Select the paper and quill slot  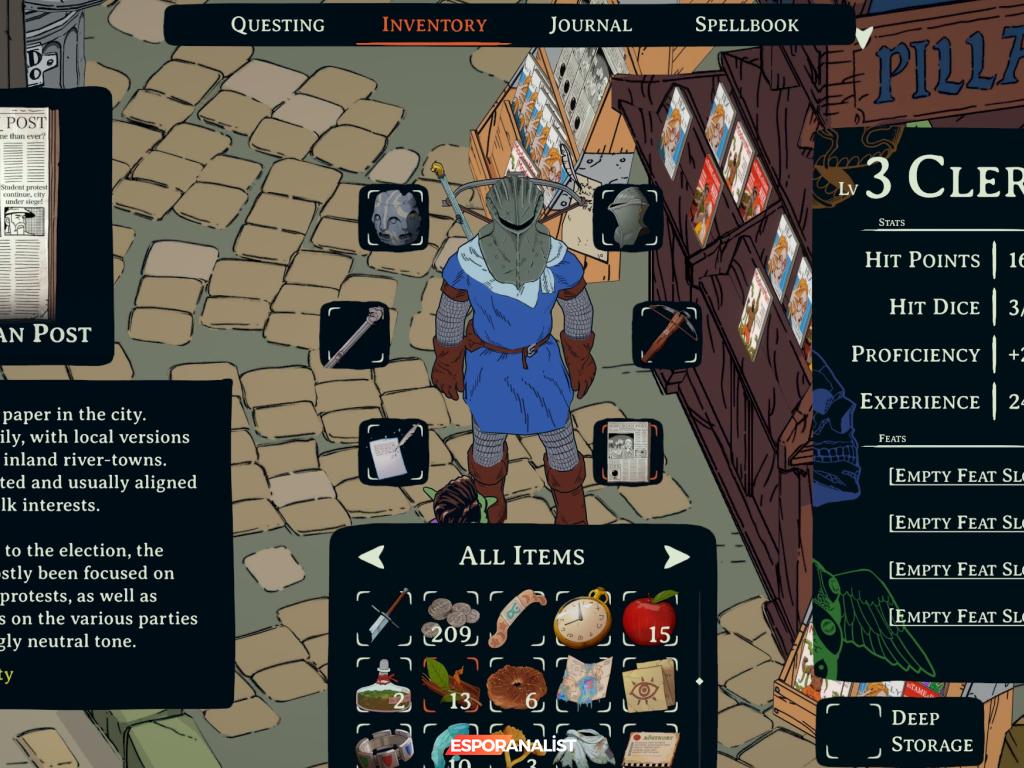point(393,452)
